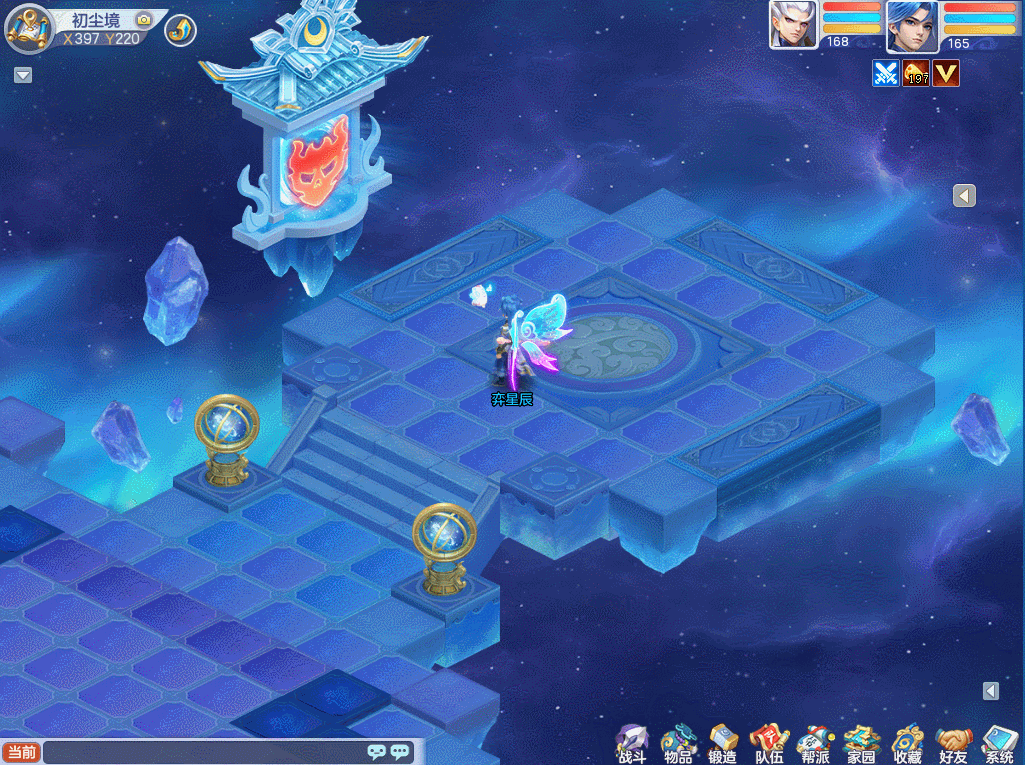Open the 好友 friends list

coord(953,744)
